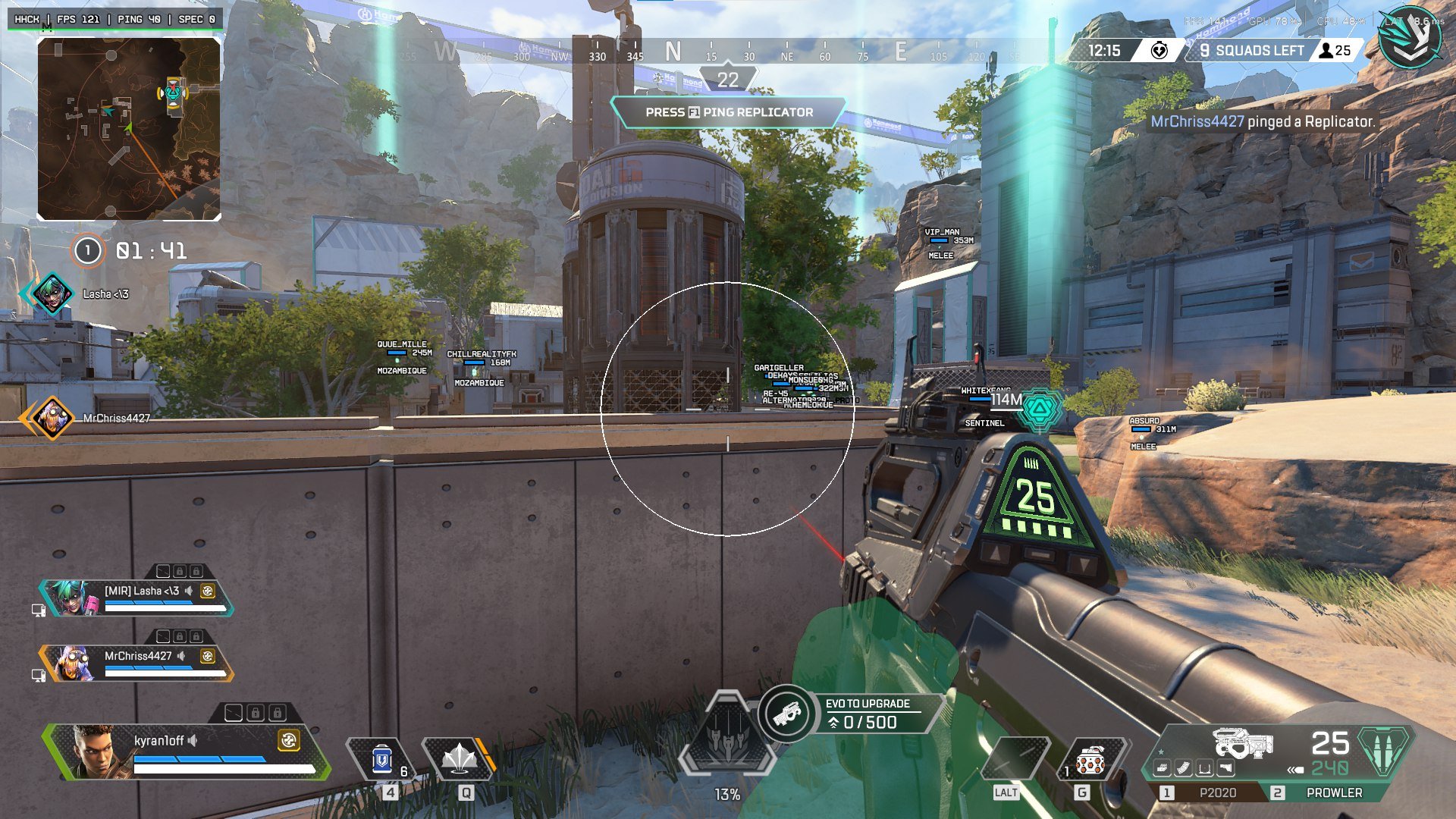This screenshot has width=1456, height=819.
Task: Mute MrChriss4427's voice chat speaker
Action: tap(183, 656)
